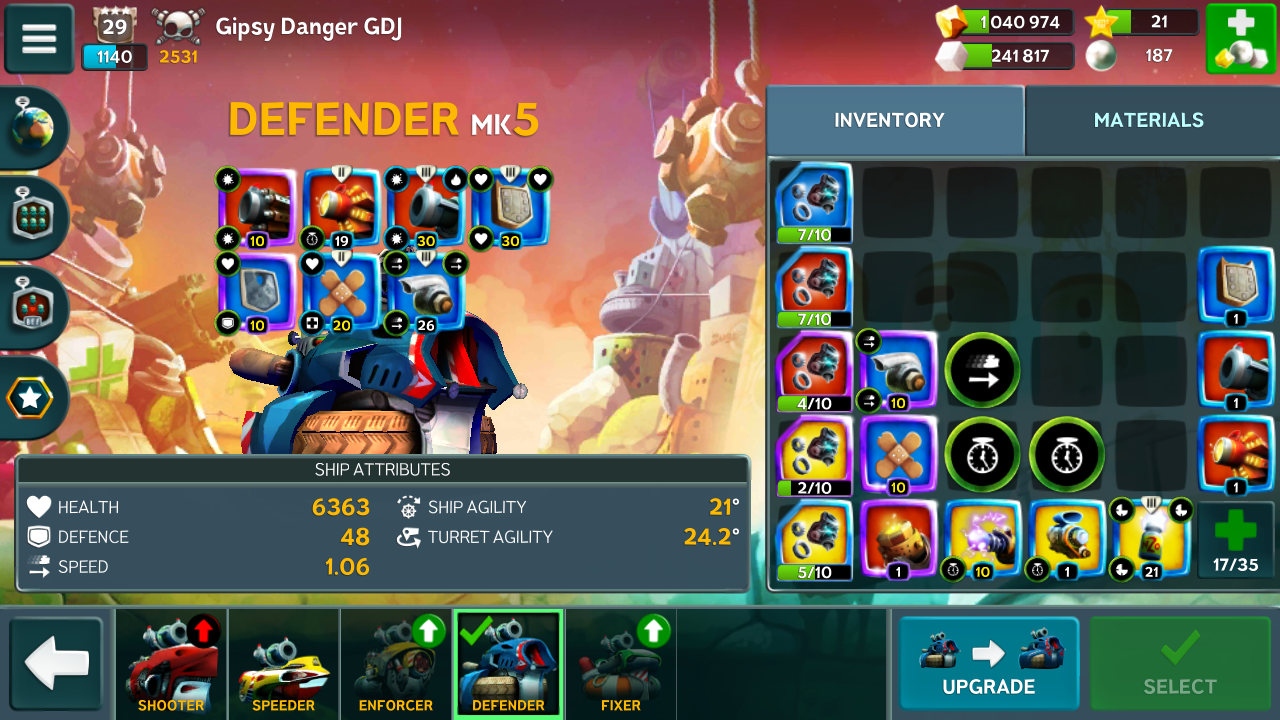The height and width of the screenshot is (720, 1280).
Task: Open the globe world map icon
Action: click(x=34, y=128)
